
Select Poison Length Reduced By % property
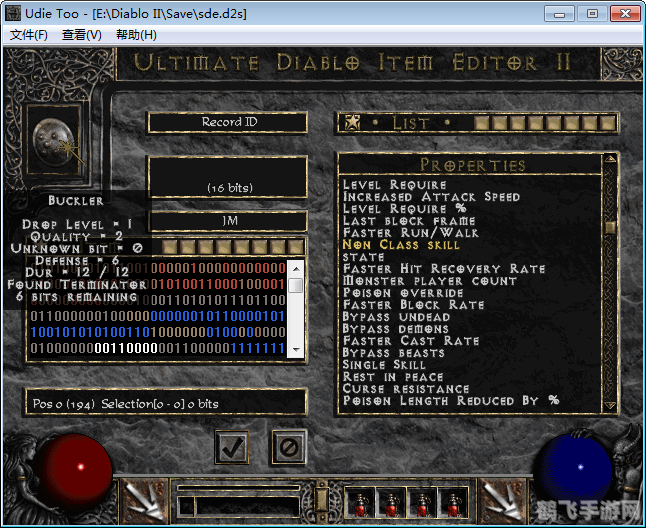tap(450, 401)
